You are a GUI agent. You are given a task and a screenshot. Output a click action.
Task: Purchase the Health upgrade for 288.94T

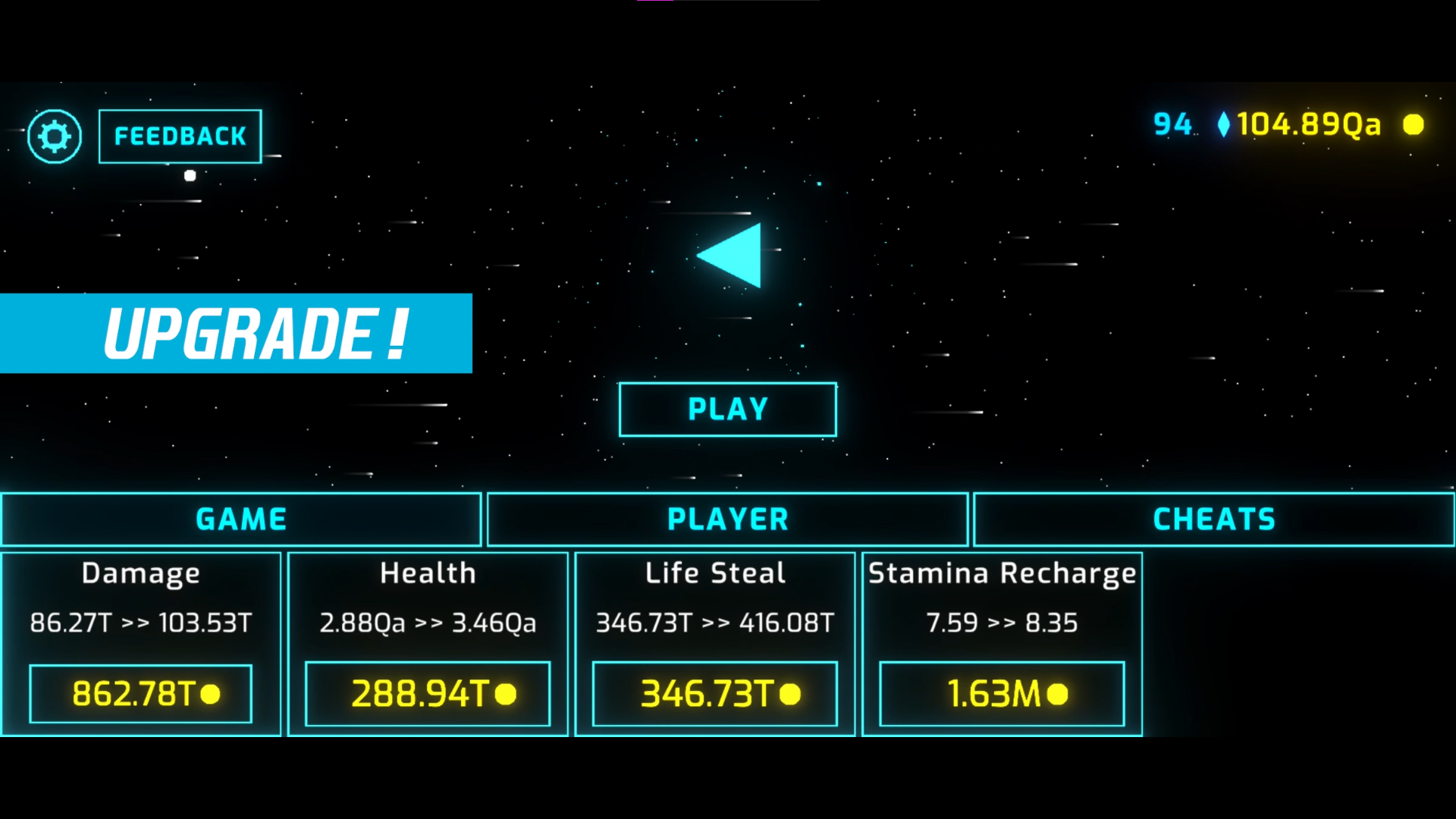(x=427, y=692)
